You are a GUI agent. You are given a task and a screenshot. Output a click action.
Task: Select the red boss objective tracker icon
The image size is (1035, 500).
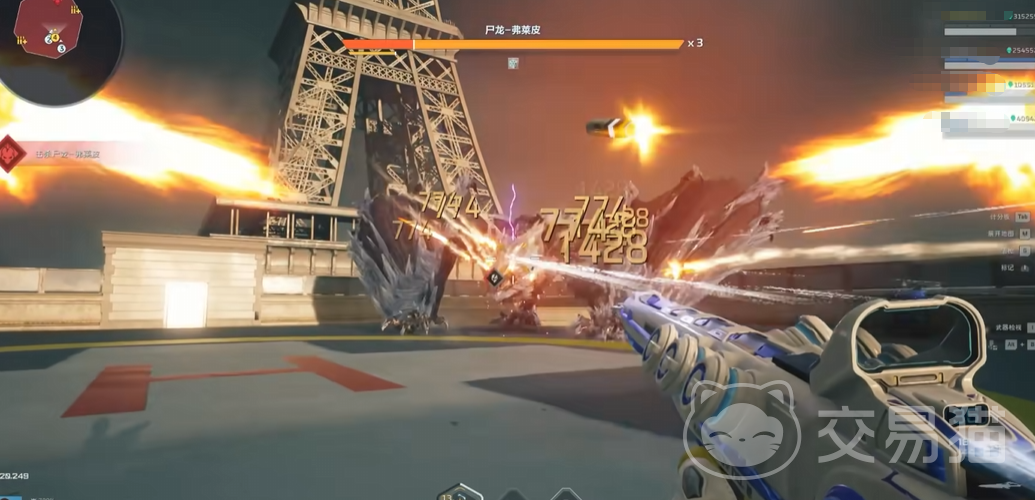coord(13,154)
